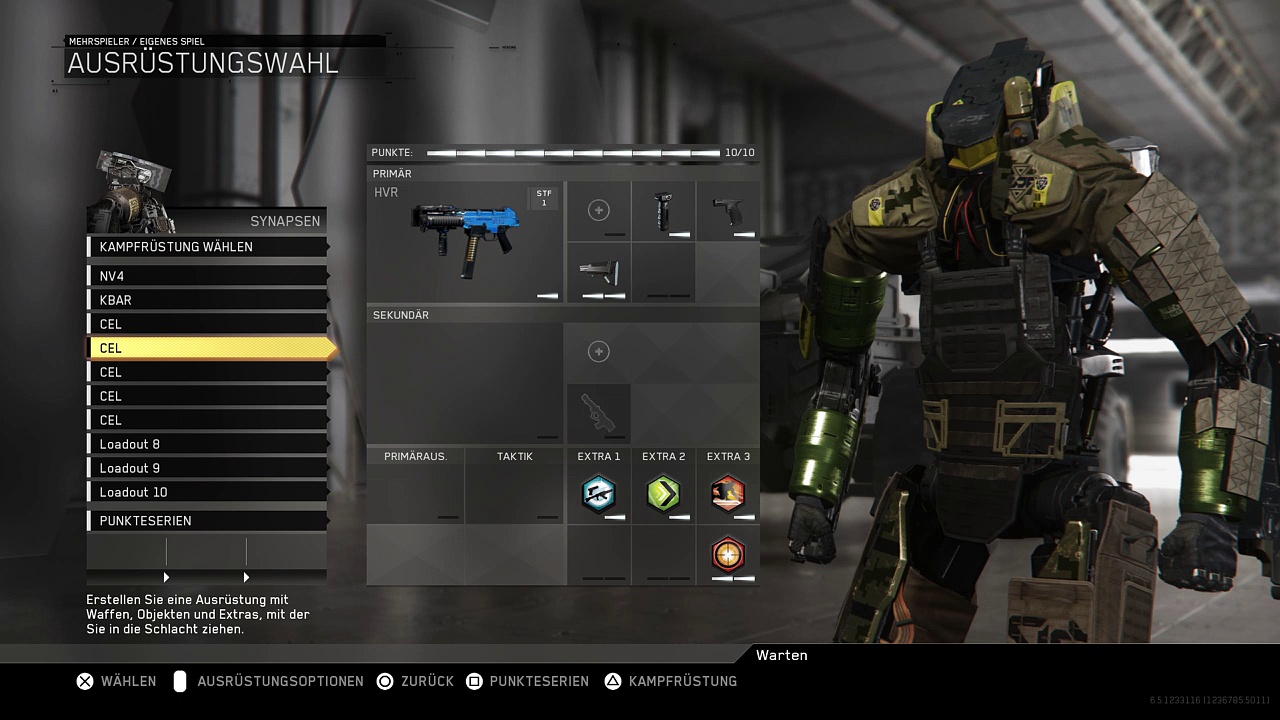Select the teal Extra 1 perk icon
The width and height of the screenshot is (1280, 720).
[x=598, y=494]
